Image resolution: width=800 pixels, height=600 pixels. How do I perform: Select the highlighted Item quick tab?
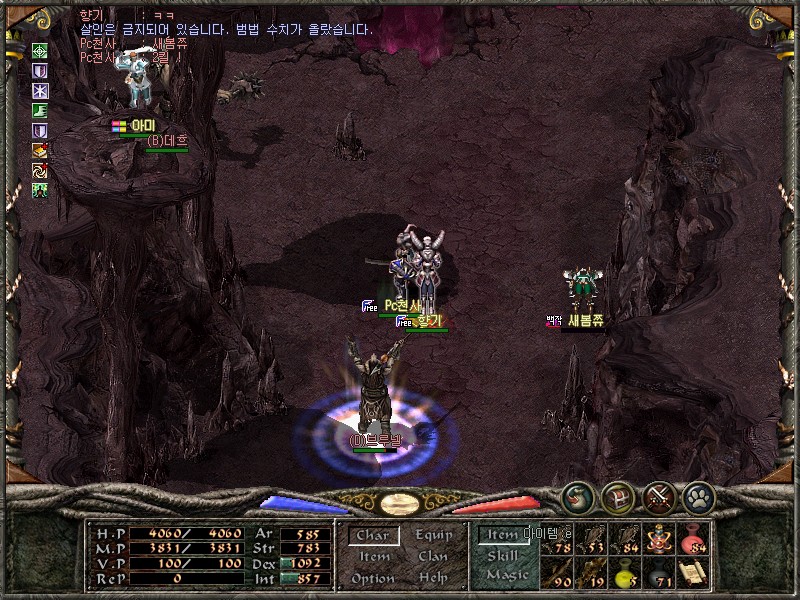[x=503, y=535]
